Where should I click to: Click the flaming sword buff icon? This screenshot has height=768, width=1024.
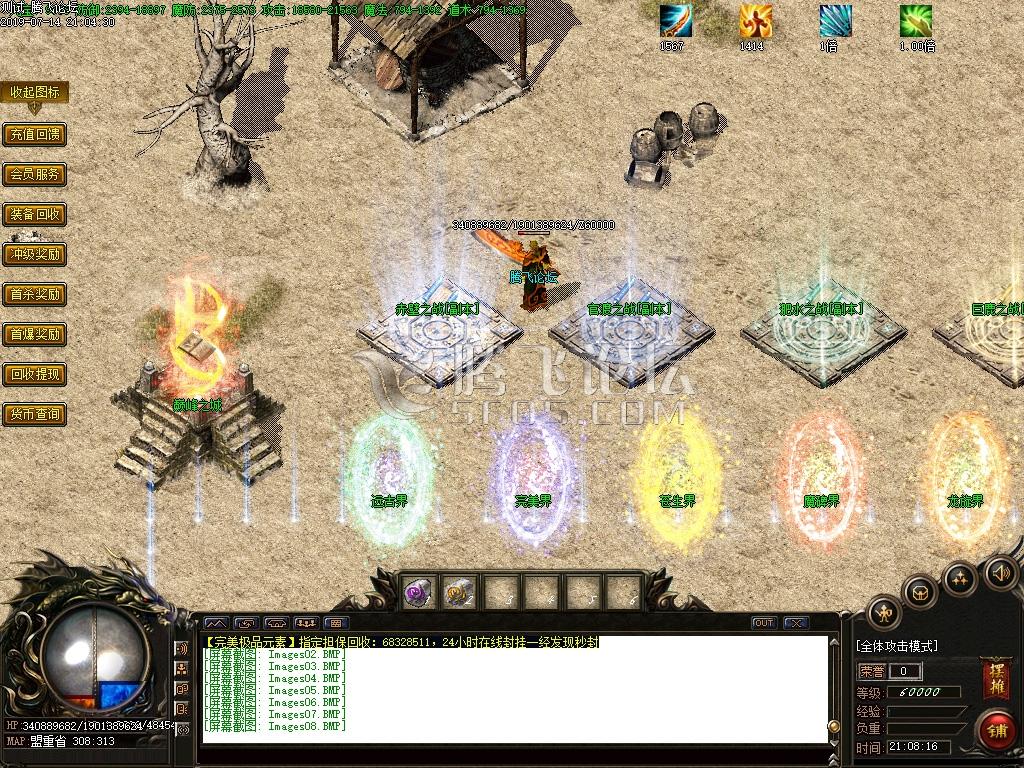click(x=675, y=21)
